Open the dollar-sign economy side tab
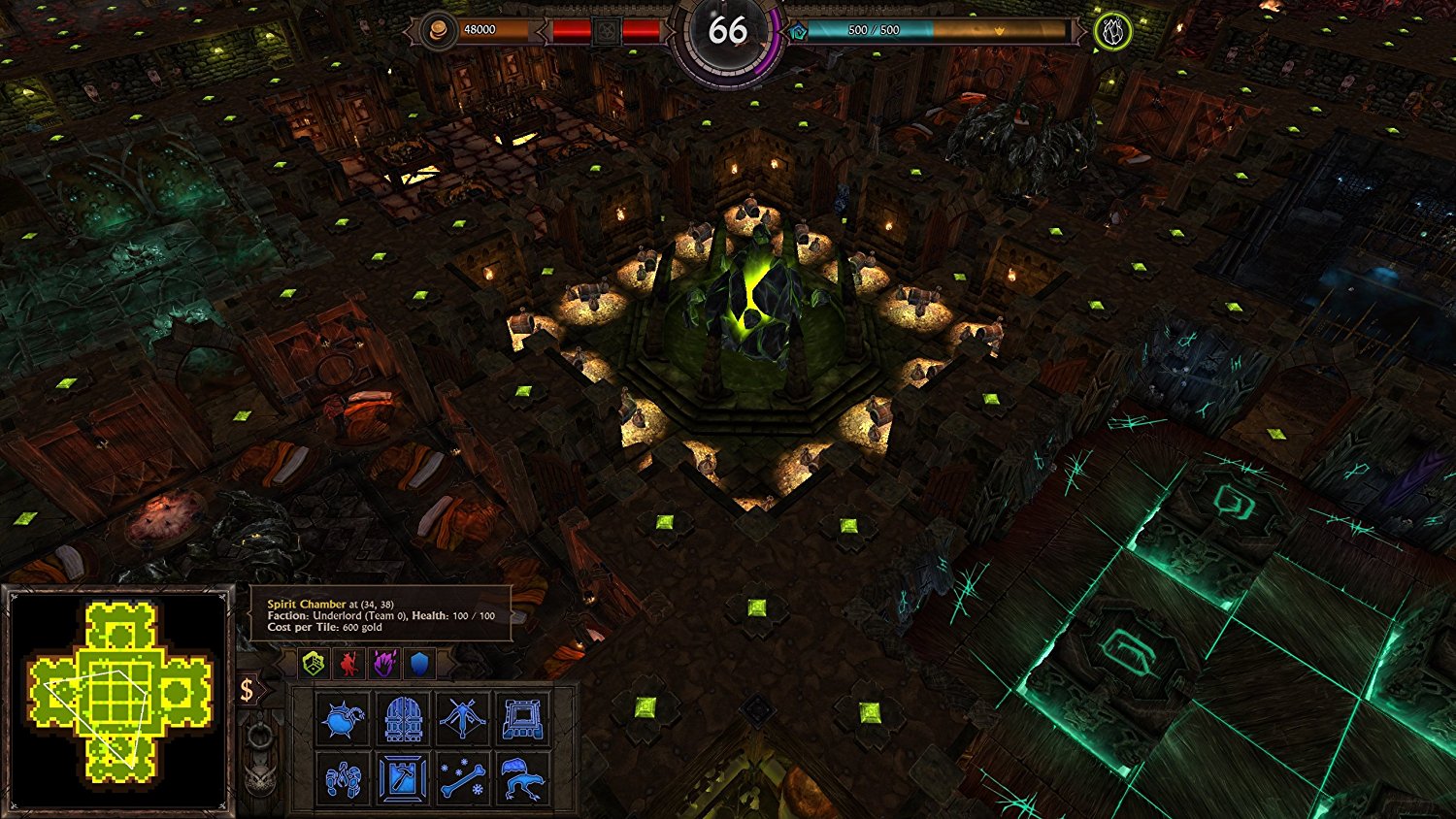The width and height of the screenshot is (1456, 819). click(248, 691)
